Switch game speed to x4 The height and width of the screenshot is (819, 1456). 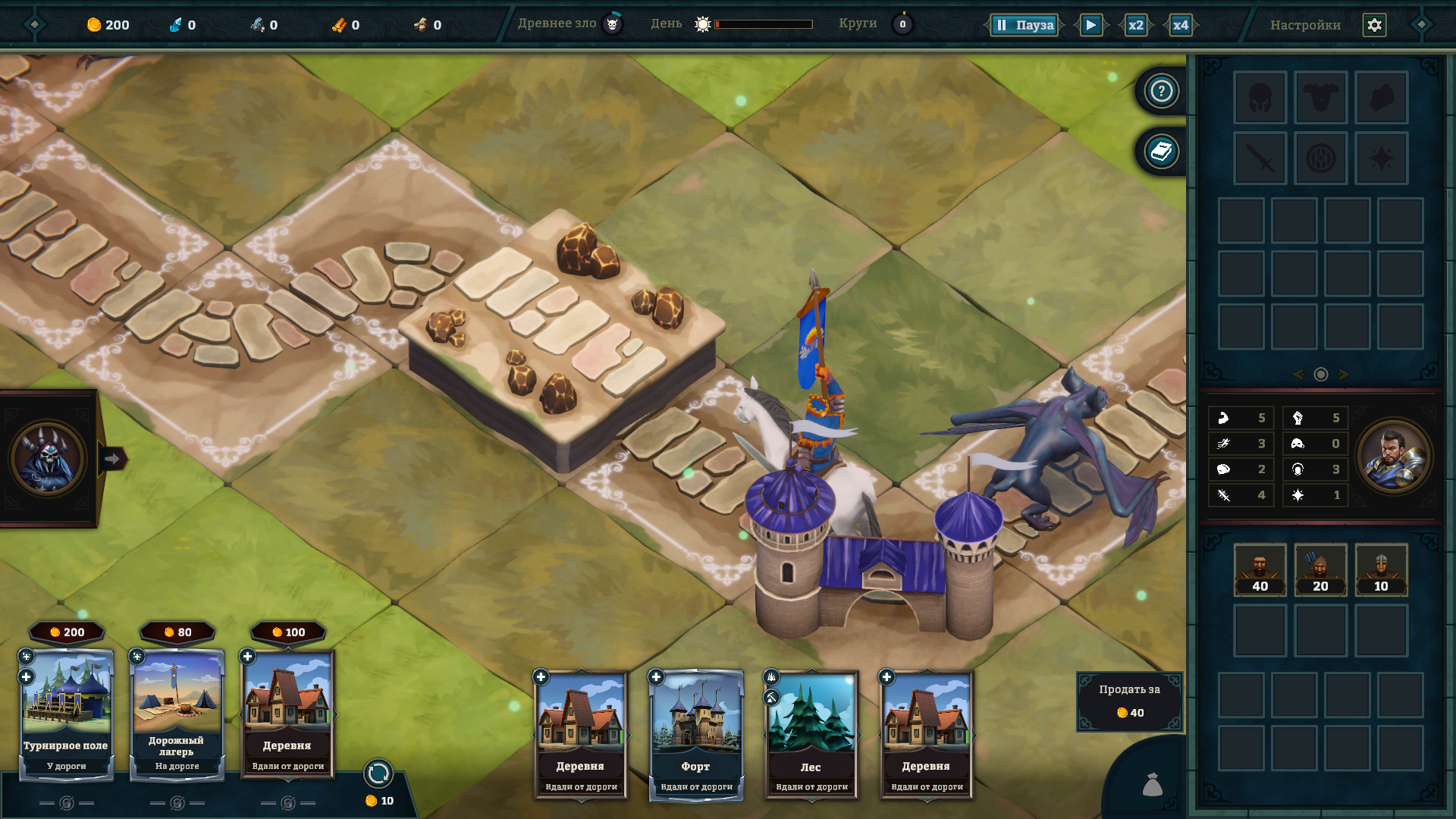tap(1181, 25)
